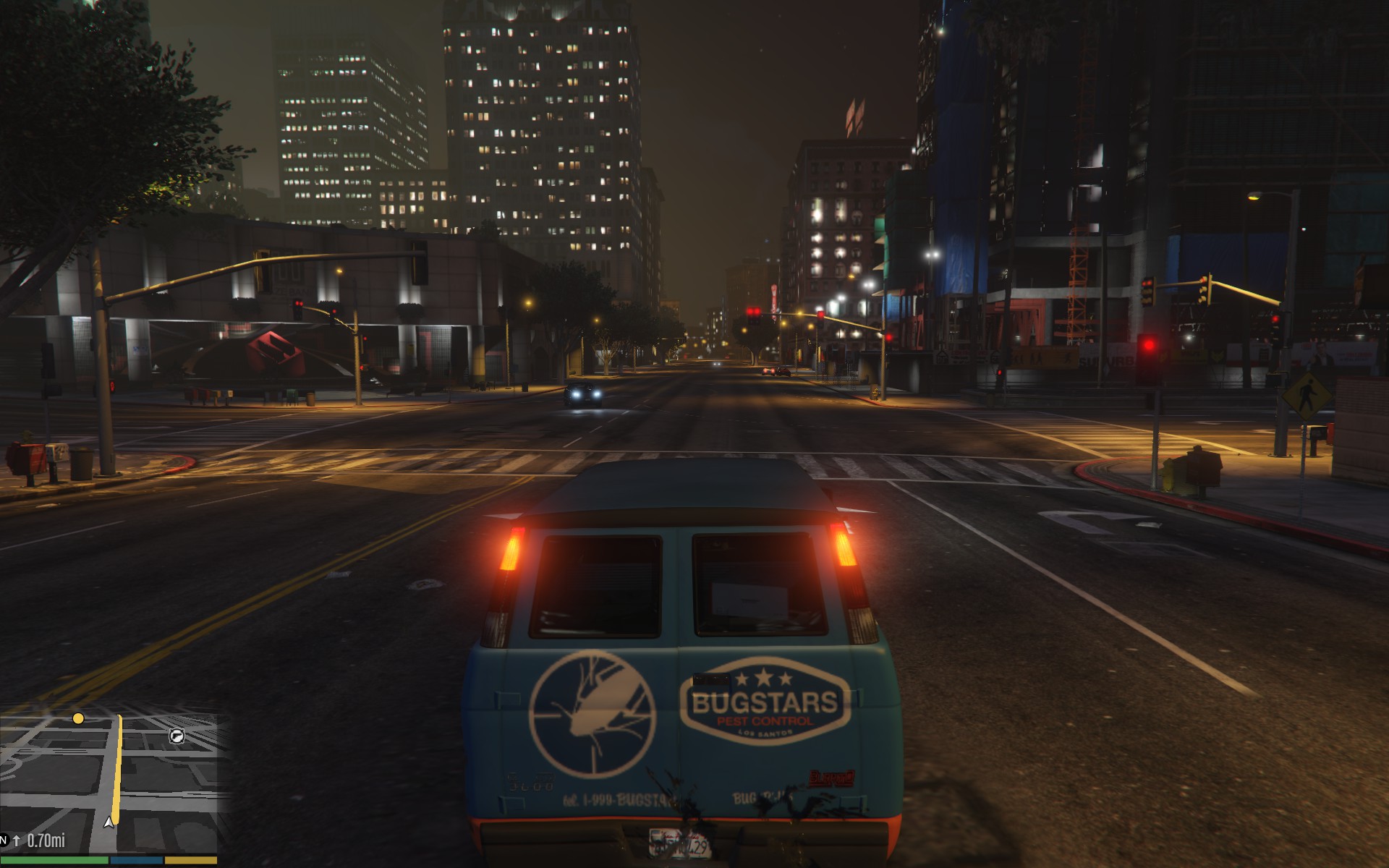Click the Ammu-Nation pistol marker on the minimap

(x=177, y=736)
